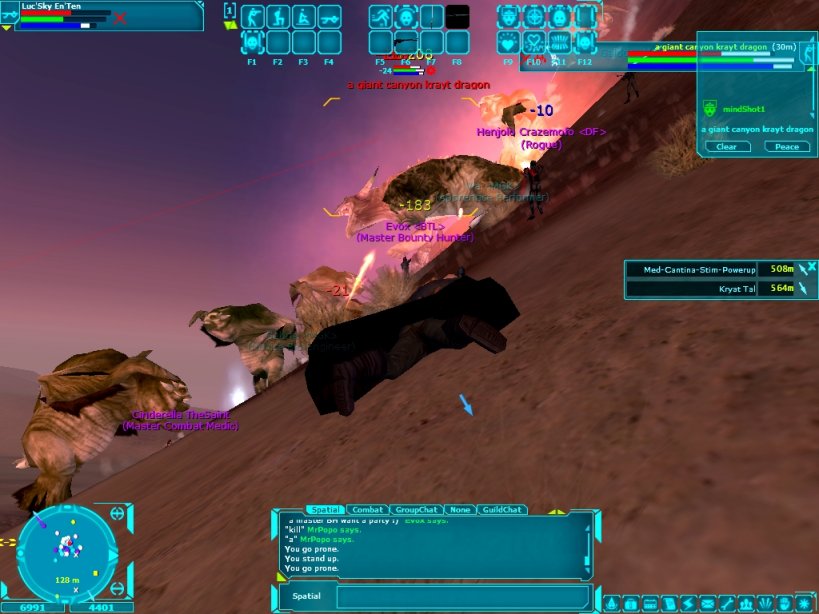Use the running figure ability slot
The width and height of the screenshot is (819, 614).
(380, 17)
